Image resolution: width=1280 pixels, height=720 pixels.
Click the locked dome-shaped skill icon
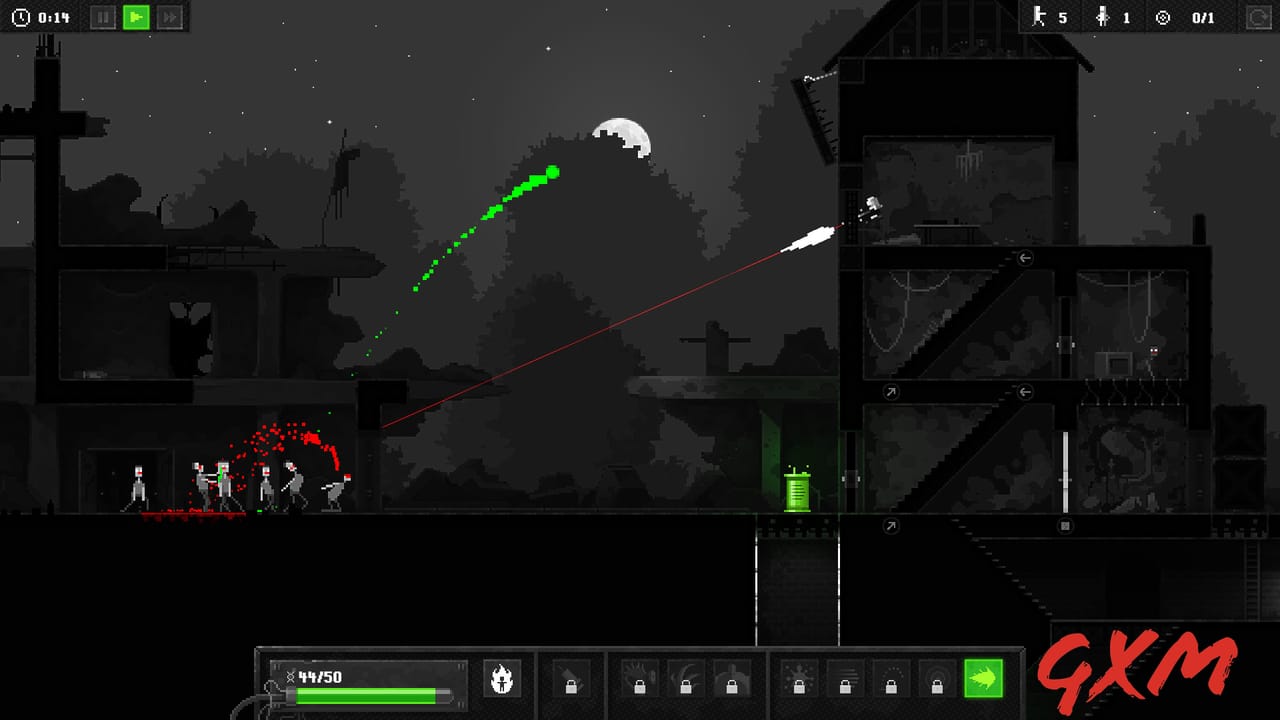(733, 681)
